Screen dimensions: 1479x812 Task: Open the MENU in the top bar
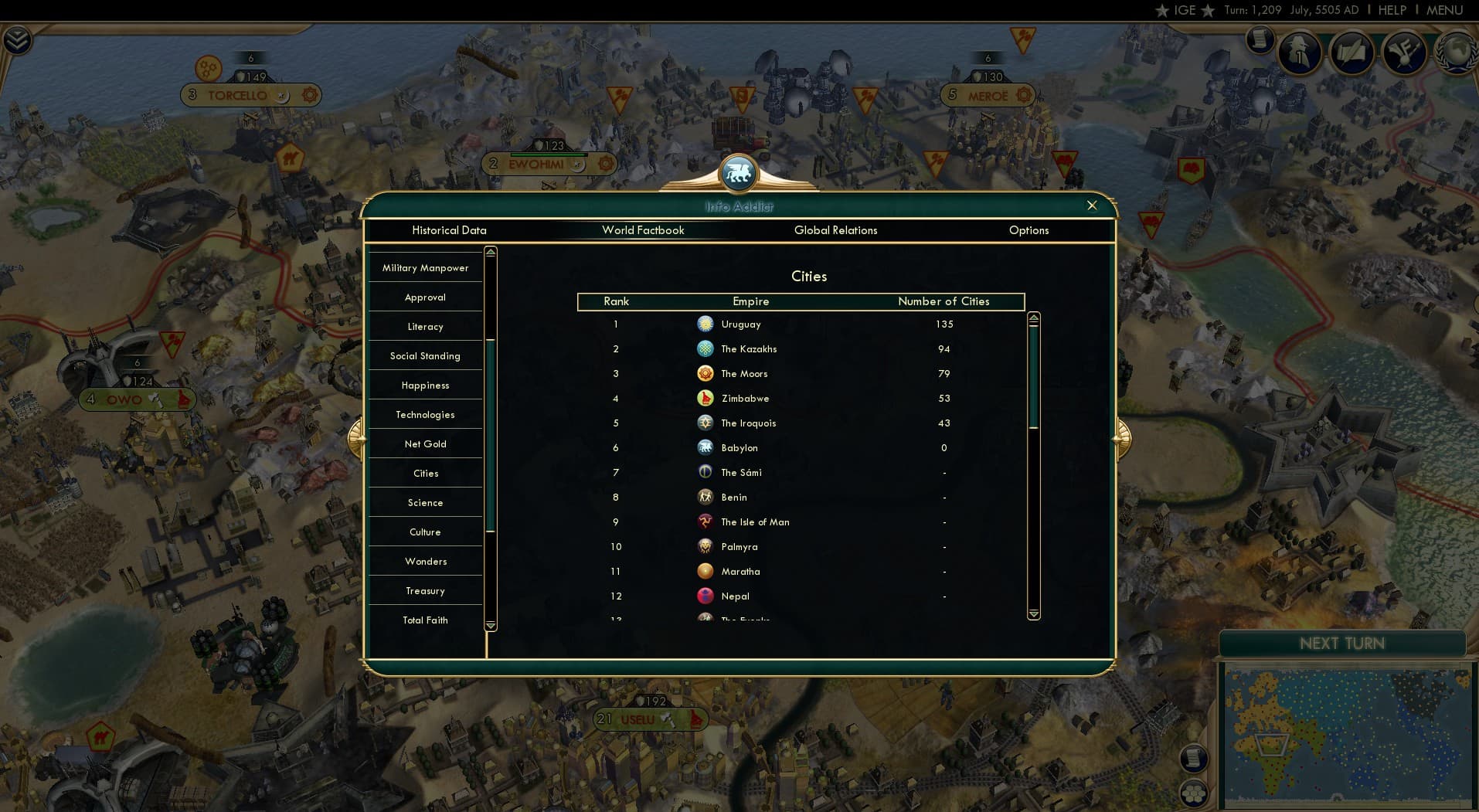(1444, 10)
